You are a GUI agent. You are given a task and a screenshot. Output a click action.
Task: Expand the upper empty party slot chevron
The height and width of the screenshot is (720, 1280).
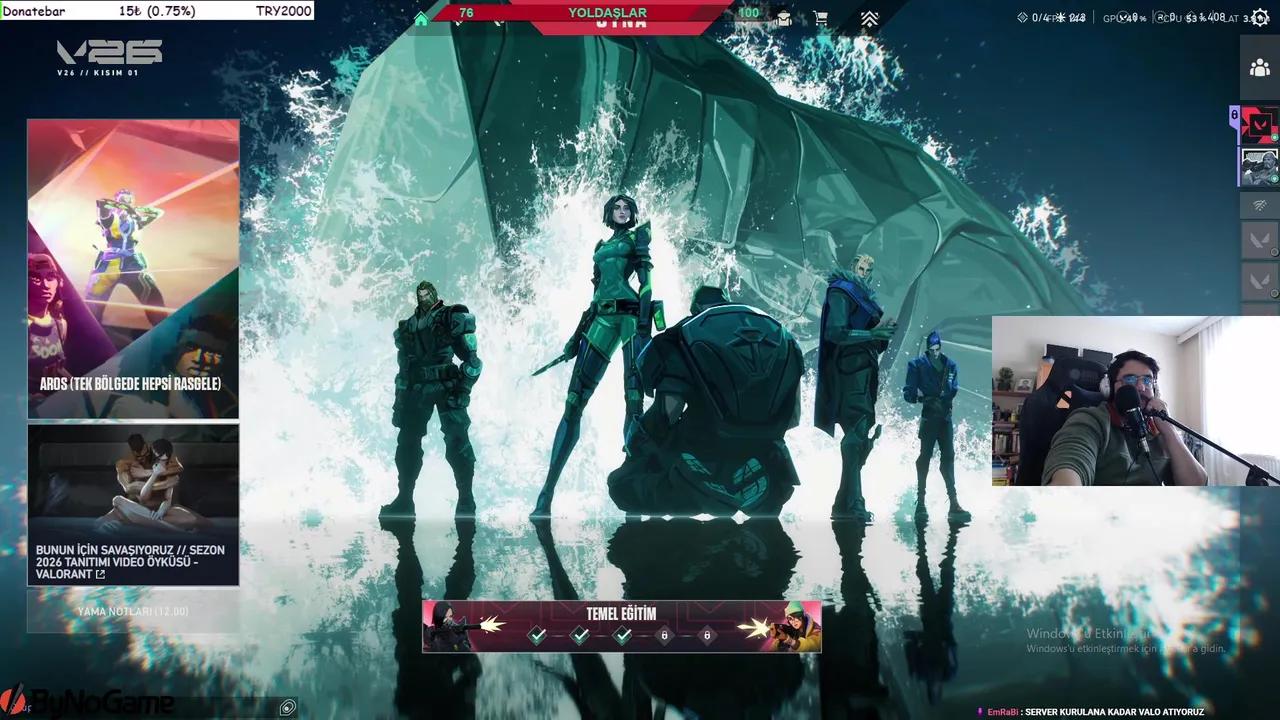click(x=1259, y=240)
